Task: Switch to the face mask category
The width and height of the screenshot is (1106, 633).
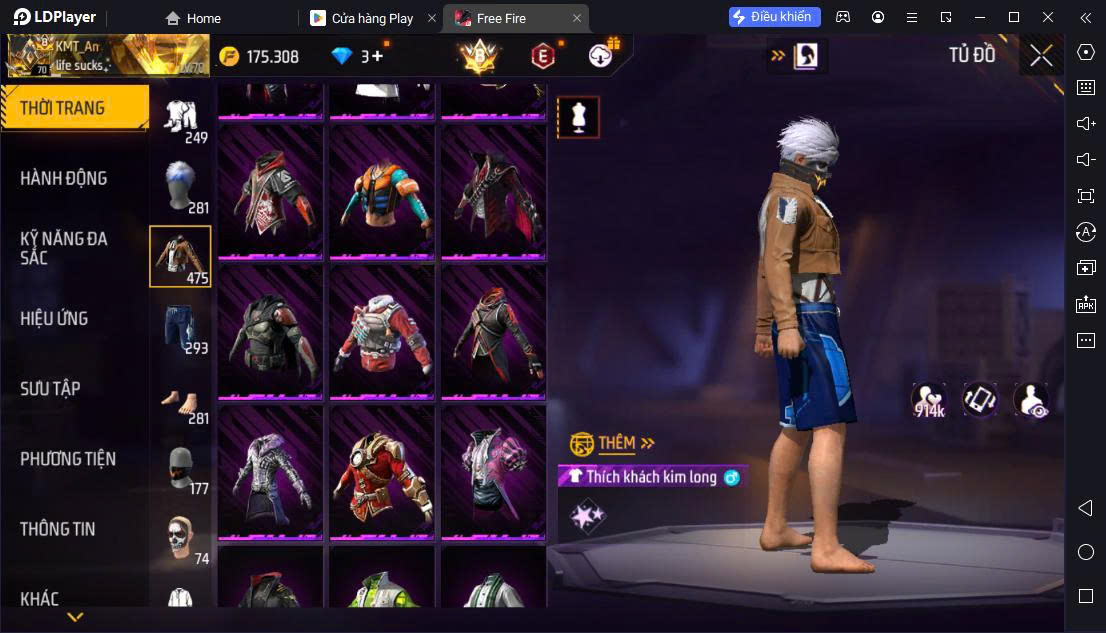Action: [x=181, y=467]
